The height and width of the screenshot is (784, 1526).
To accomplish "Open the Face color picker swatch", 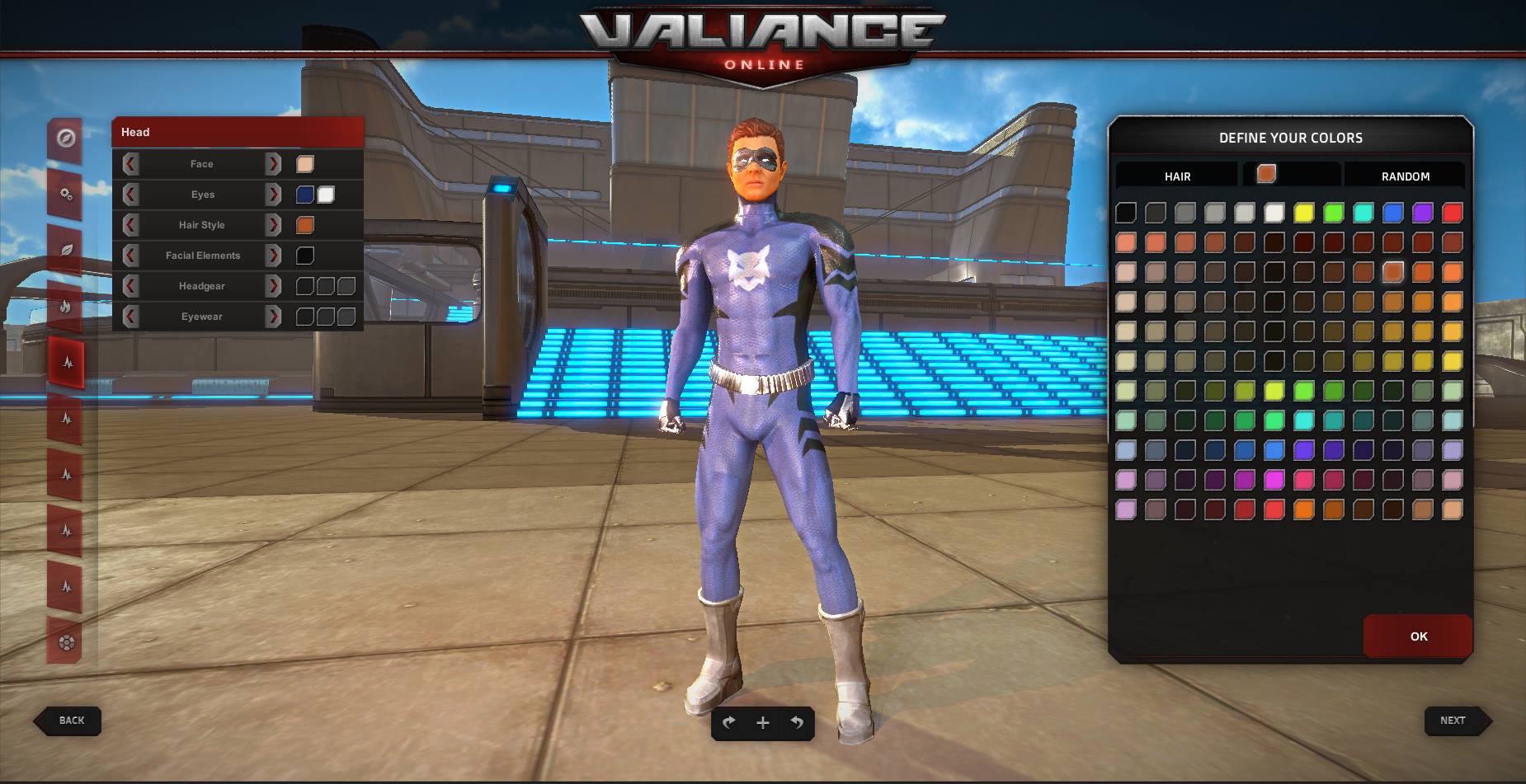I will pyautogui.click(x=304, y=163).
